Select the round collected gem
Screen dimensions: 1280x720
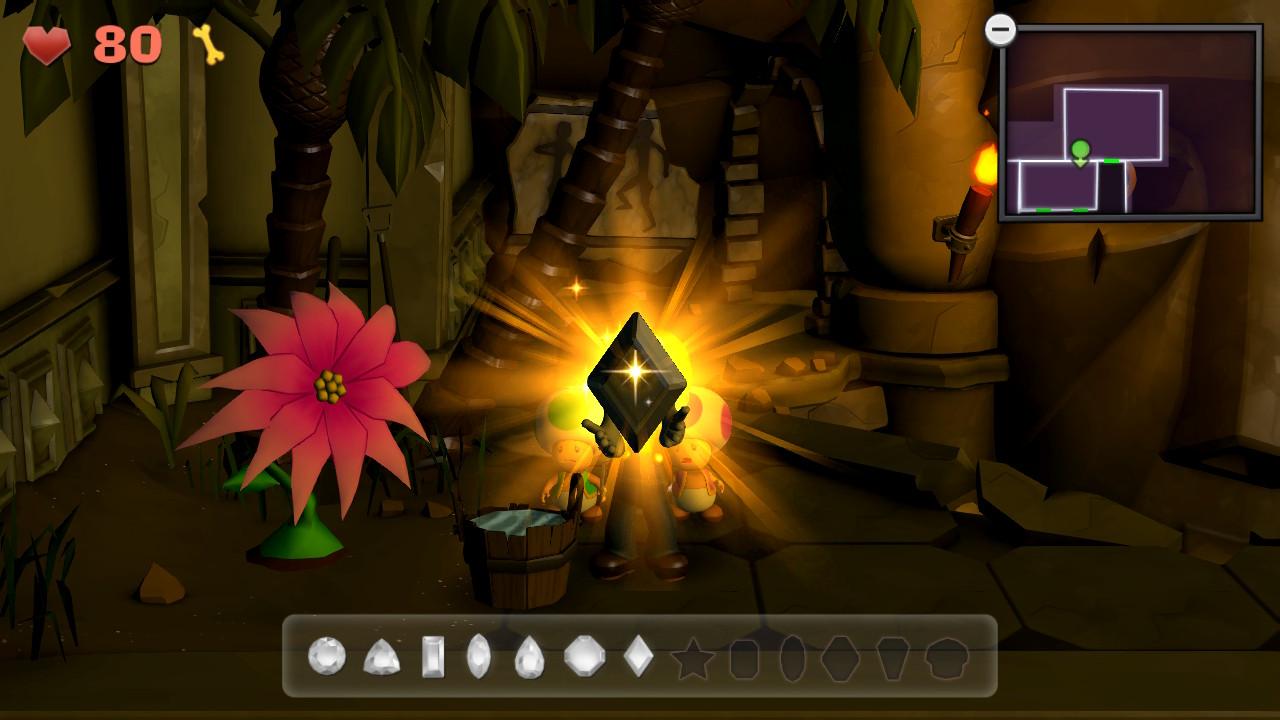(327, 656)
